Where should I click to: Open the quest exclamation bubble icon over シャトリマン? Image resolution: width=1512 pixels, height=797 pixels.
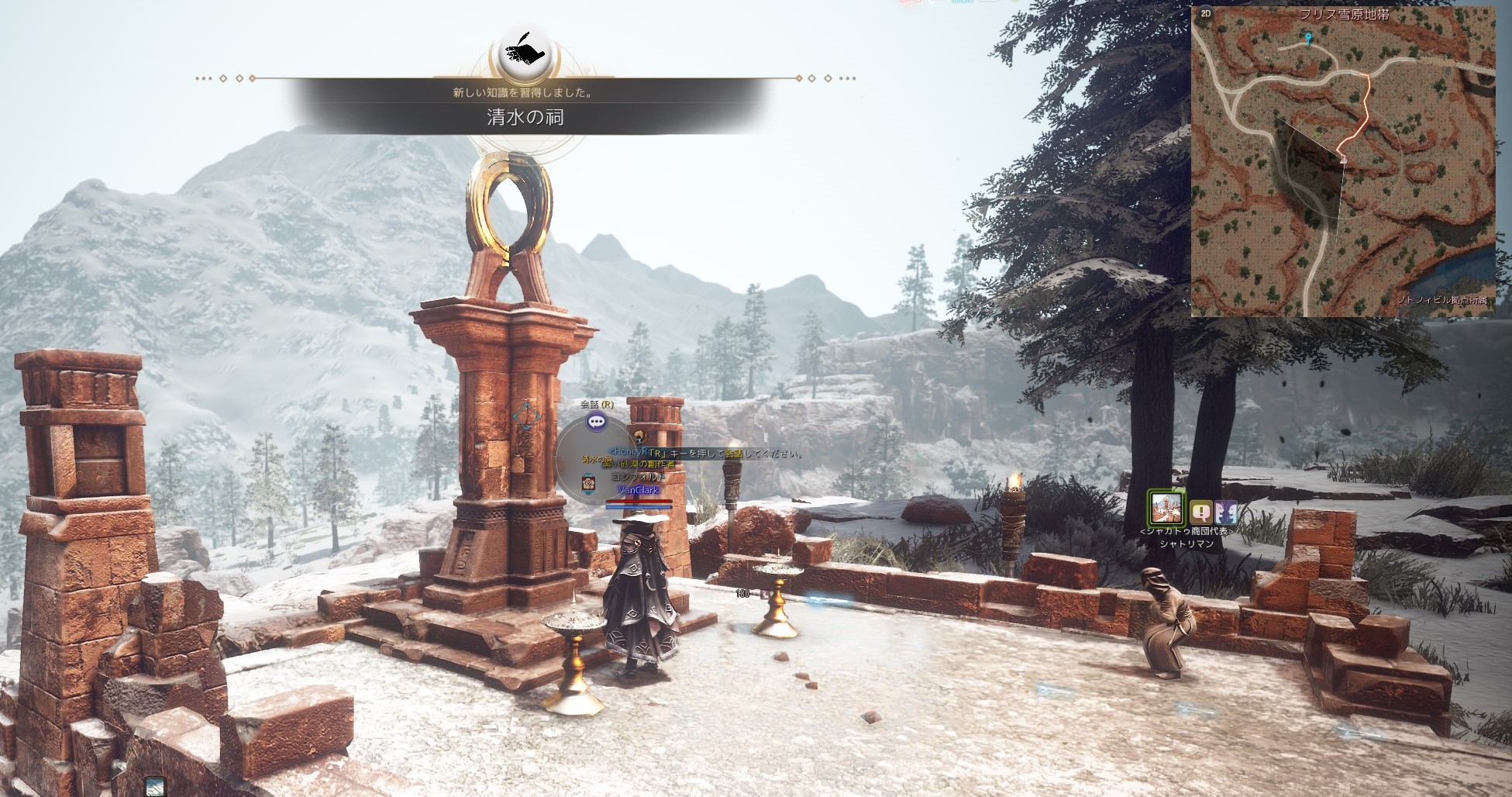click(1200, 512)
